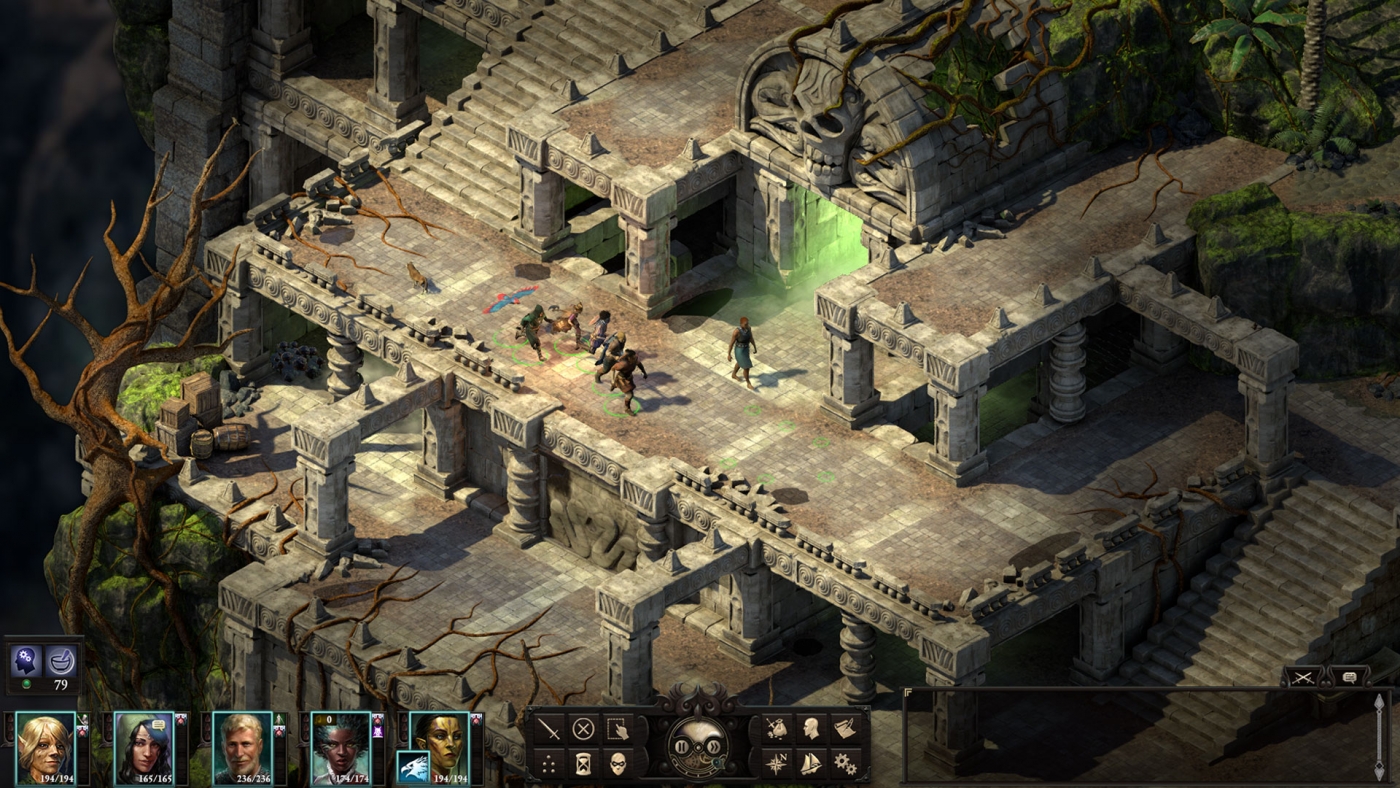Open the area map compass icon

click(777, 762)
